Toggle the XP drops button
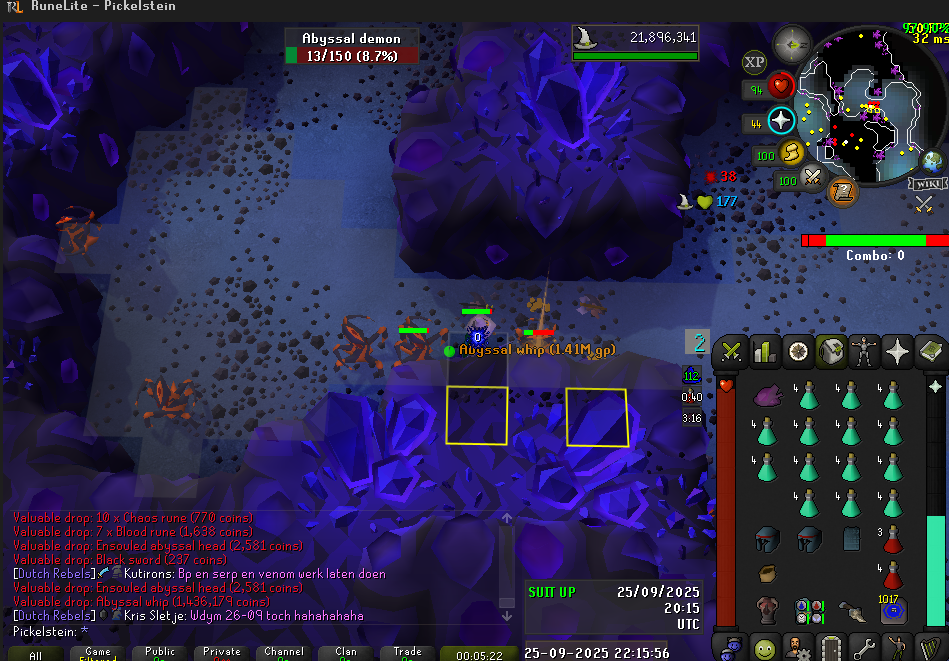The image size is (949, 661). [754, 62]
